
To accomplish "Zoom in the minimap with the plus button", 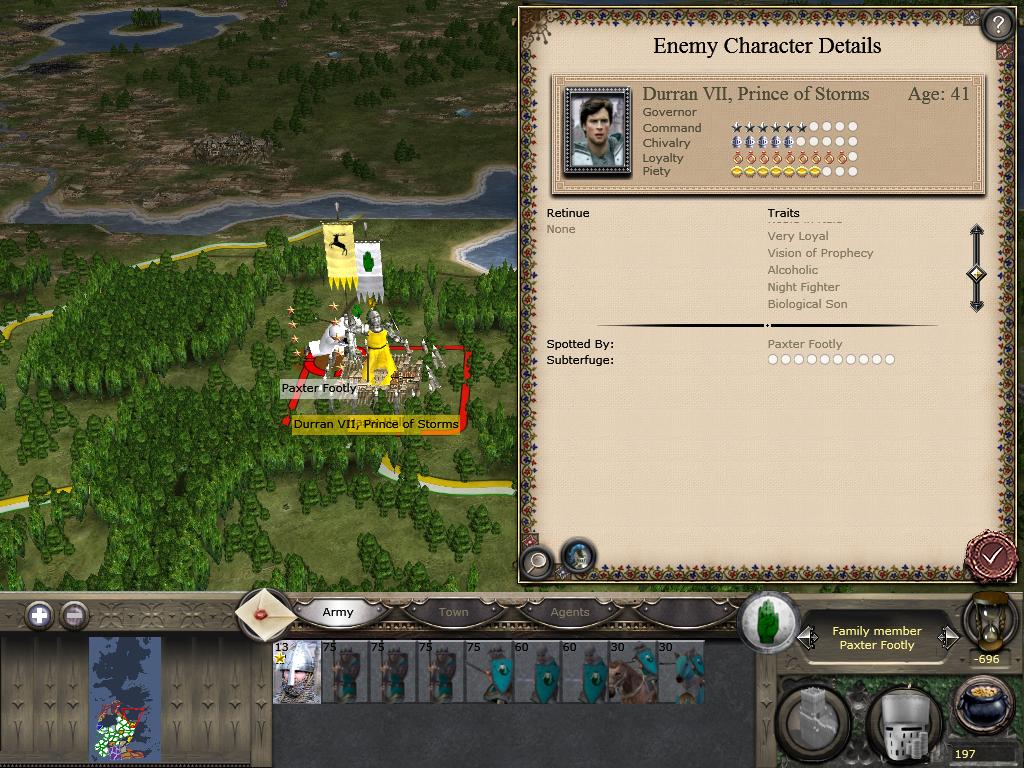I will pos(39,615).
